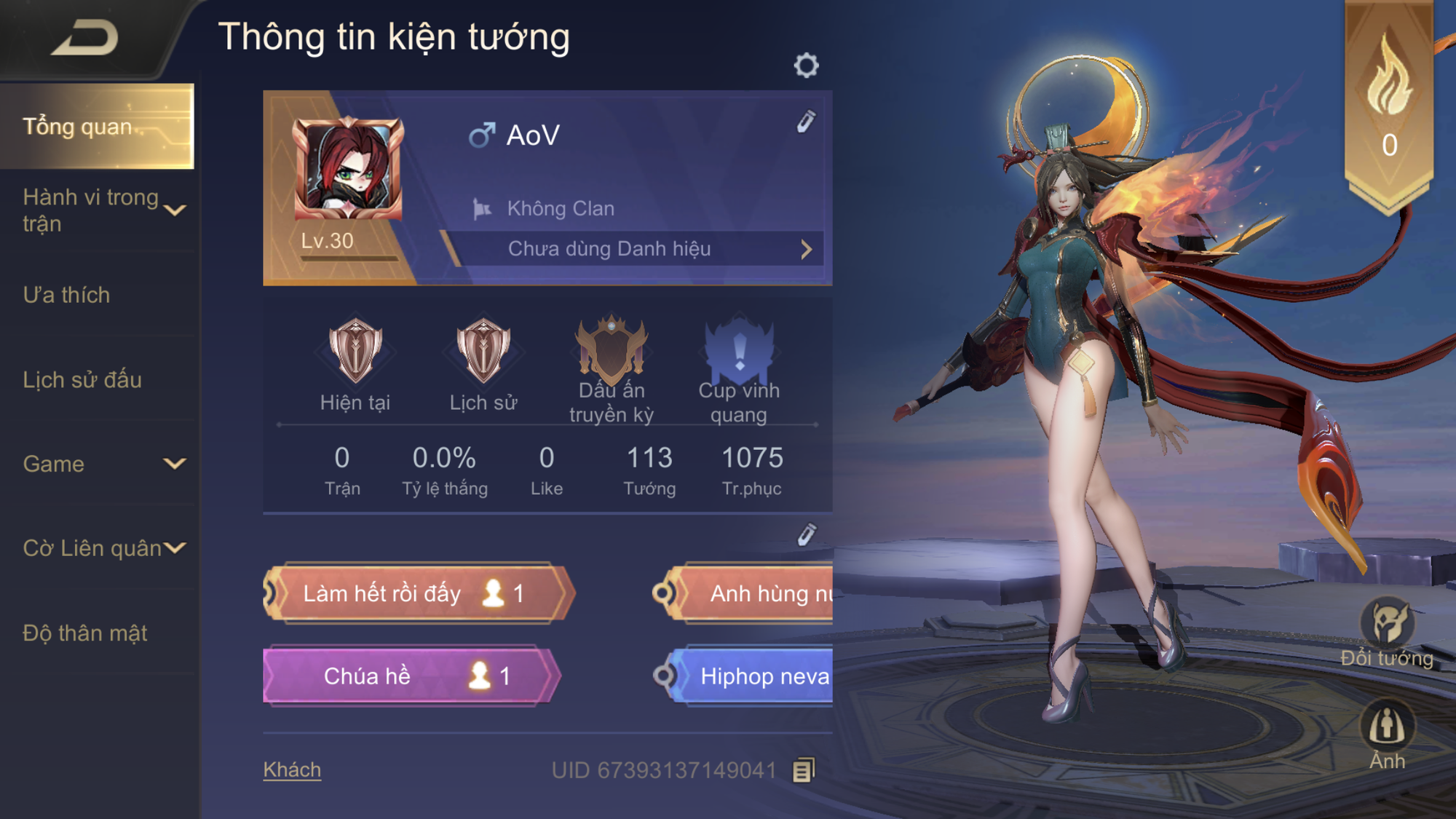The height and width of the screenshot is (819, 1456).
Task: Select the Tổng quan tab
Action: pos(97,127)
